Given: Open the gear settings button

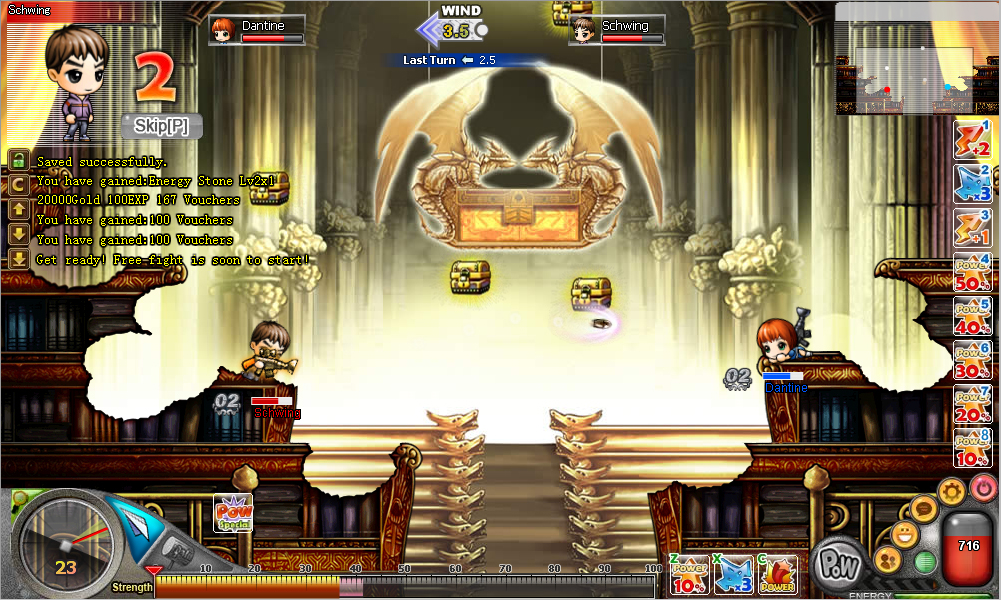Looking at the screenshot, I should coord(951,492).
